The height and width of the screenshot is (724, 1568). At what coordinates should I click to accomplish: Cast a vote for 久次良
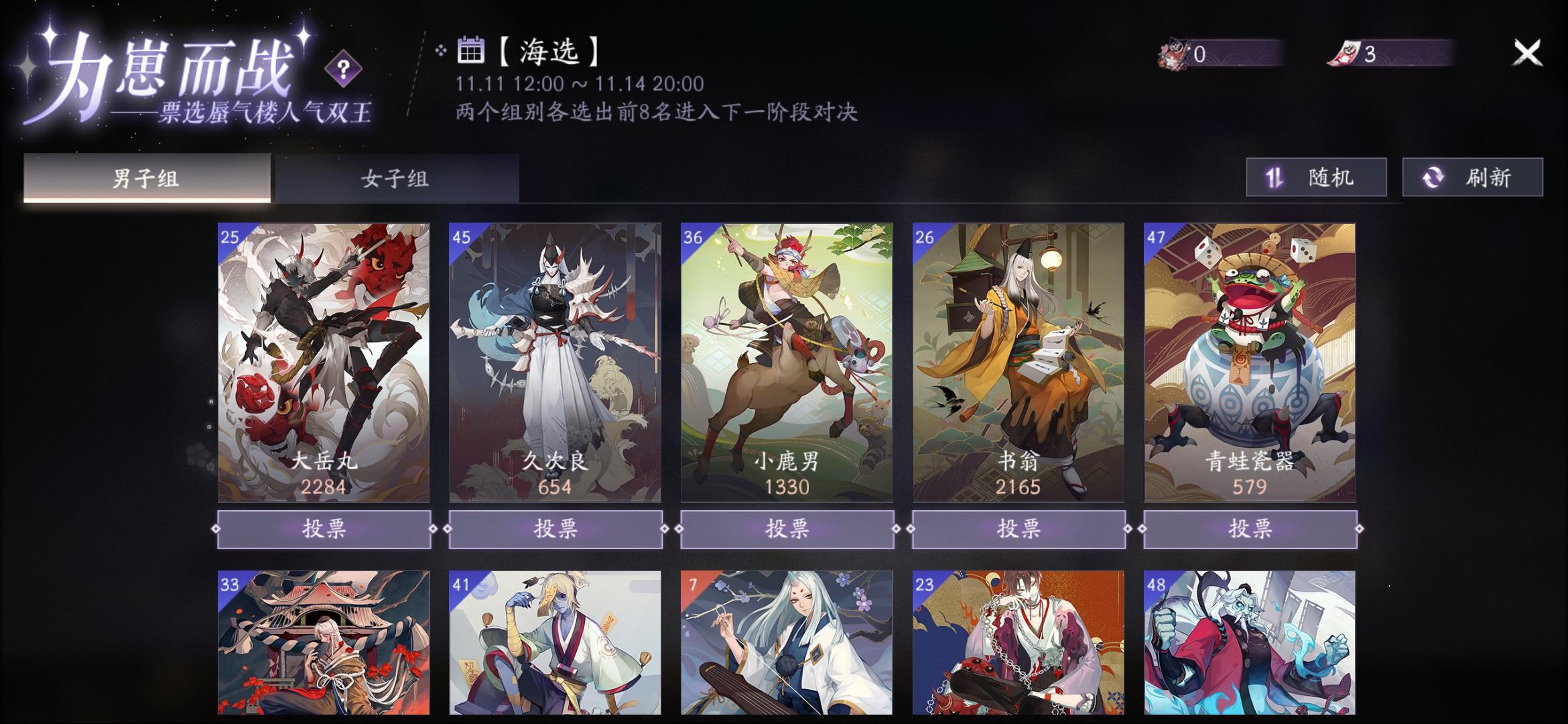pos(557,529)
